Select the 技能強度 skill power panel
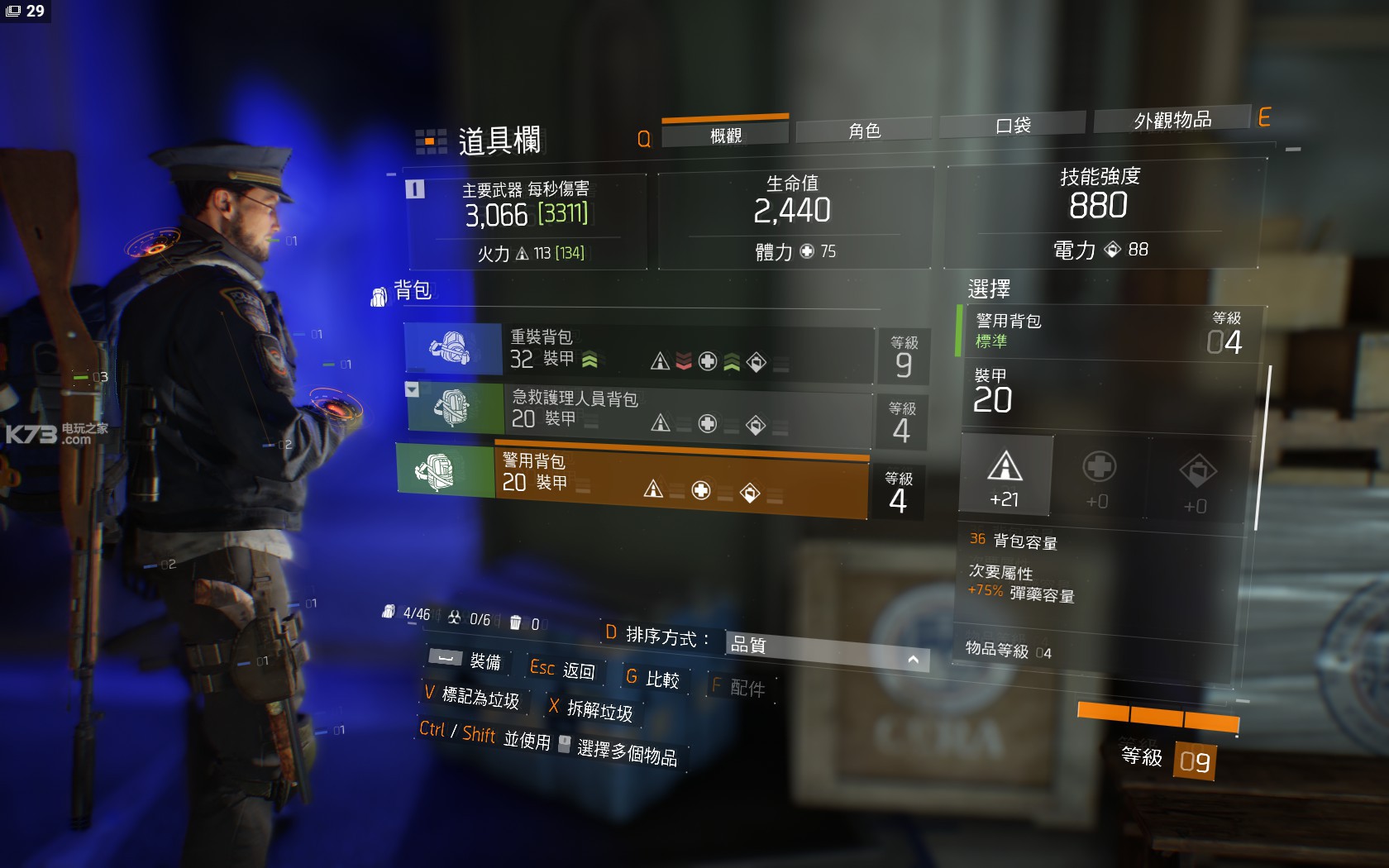1389x868 pixels. (1100, 213)
